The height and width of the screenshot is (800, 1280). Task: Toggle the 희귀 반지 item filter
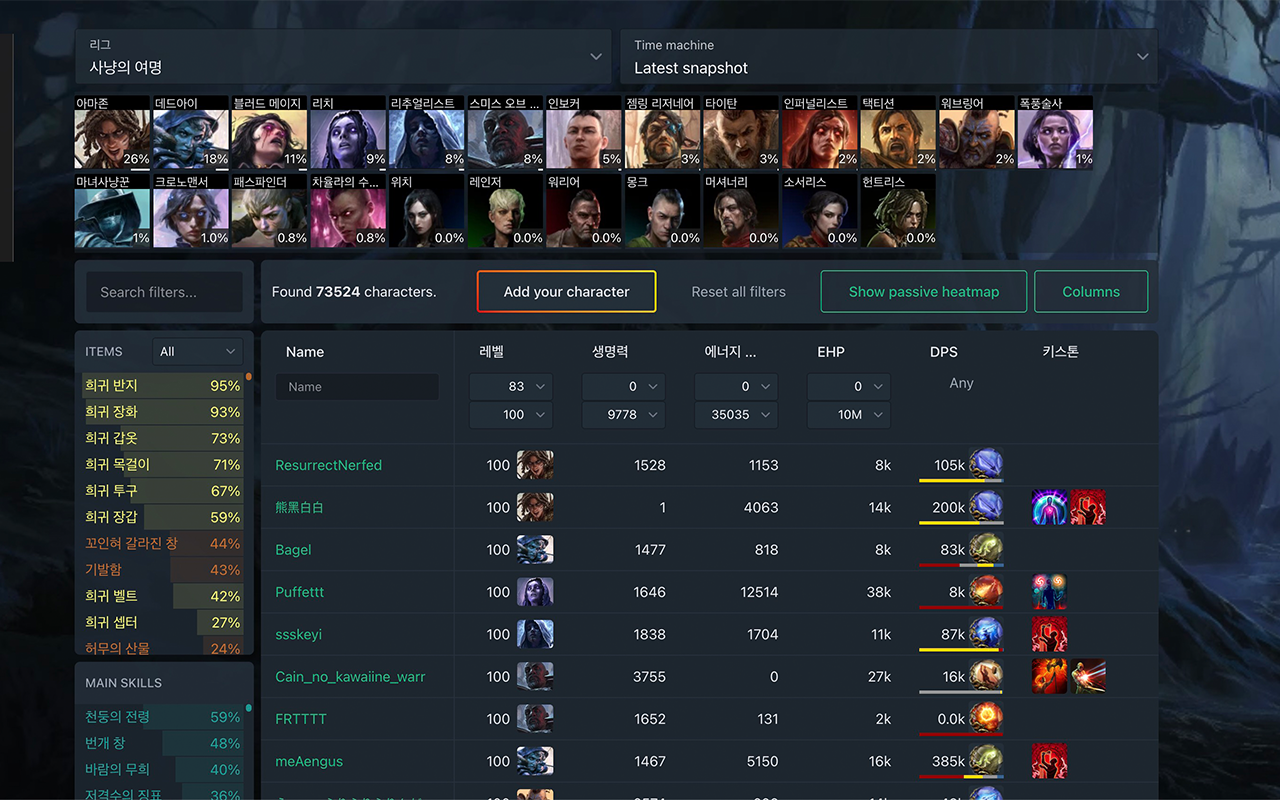coord(163,385)
